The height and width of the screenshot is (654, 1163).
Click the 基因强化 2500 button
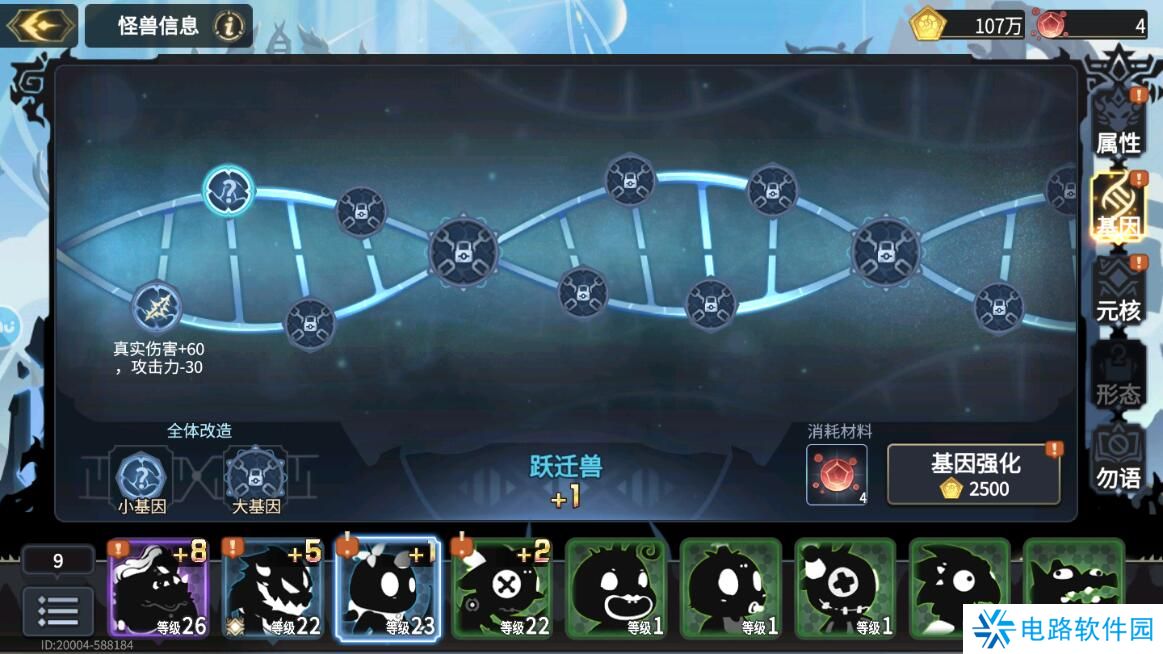[974, 475]
